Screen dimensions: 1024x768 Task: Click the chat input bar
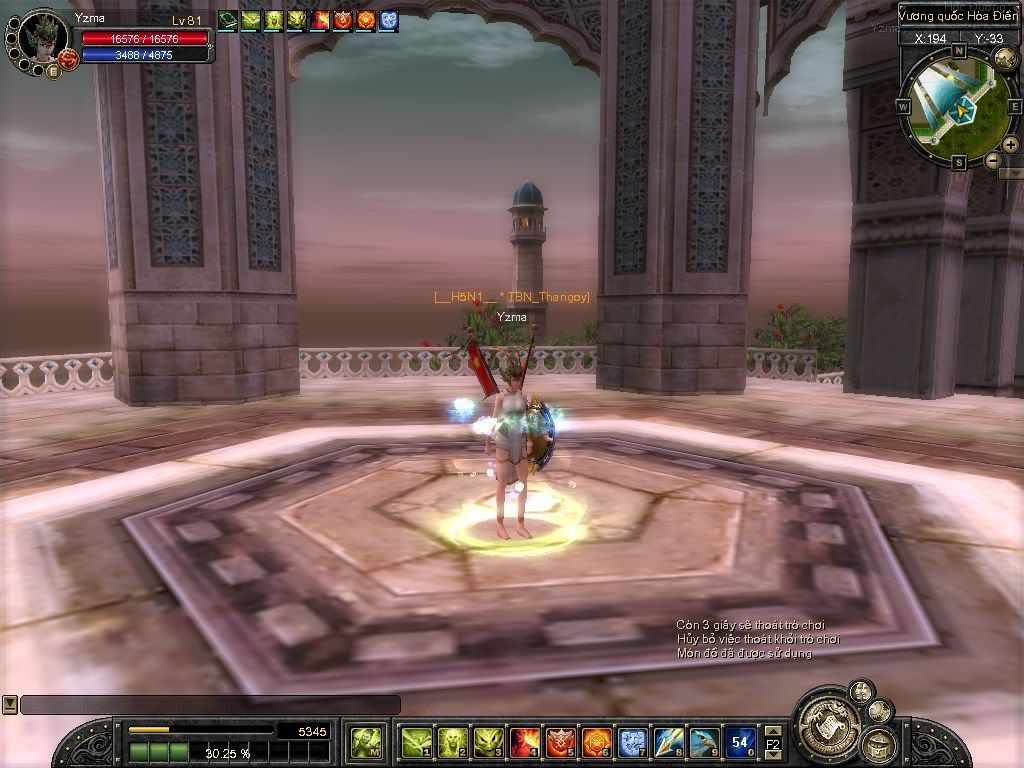point(210,705)
